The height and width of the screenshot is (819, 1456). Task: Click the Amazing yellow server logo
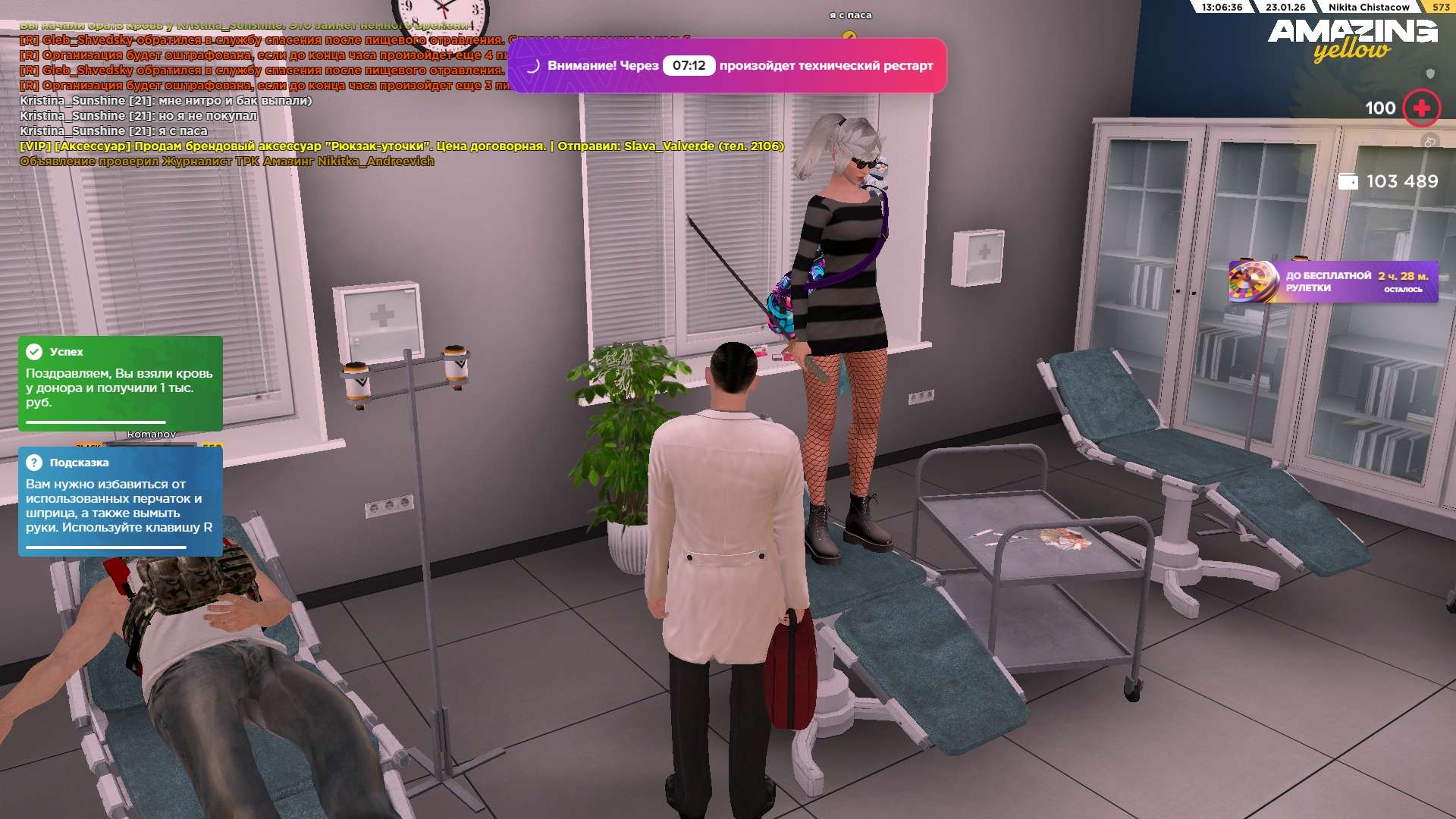1352,38
